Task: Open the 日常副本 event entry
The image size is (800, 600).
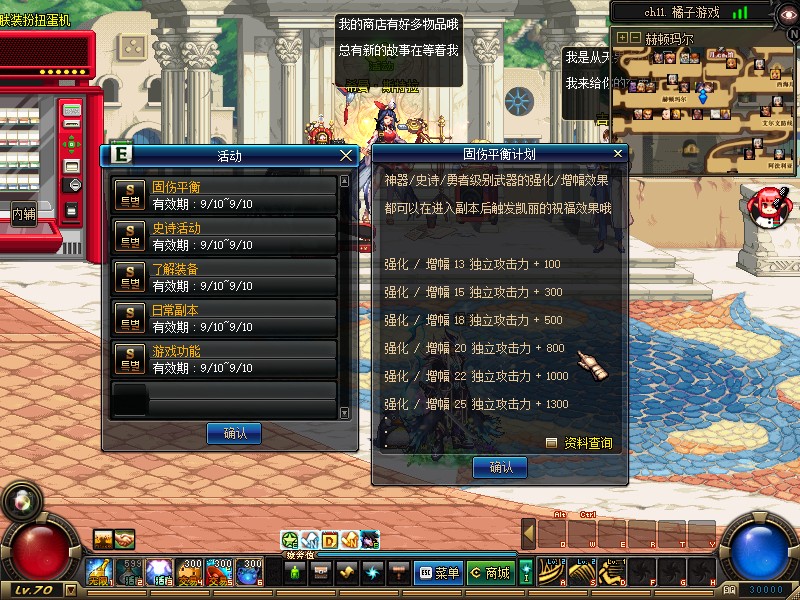Action: pos(224,318)
